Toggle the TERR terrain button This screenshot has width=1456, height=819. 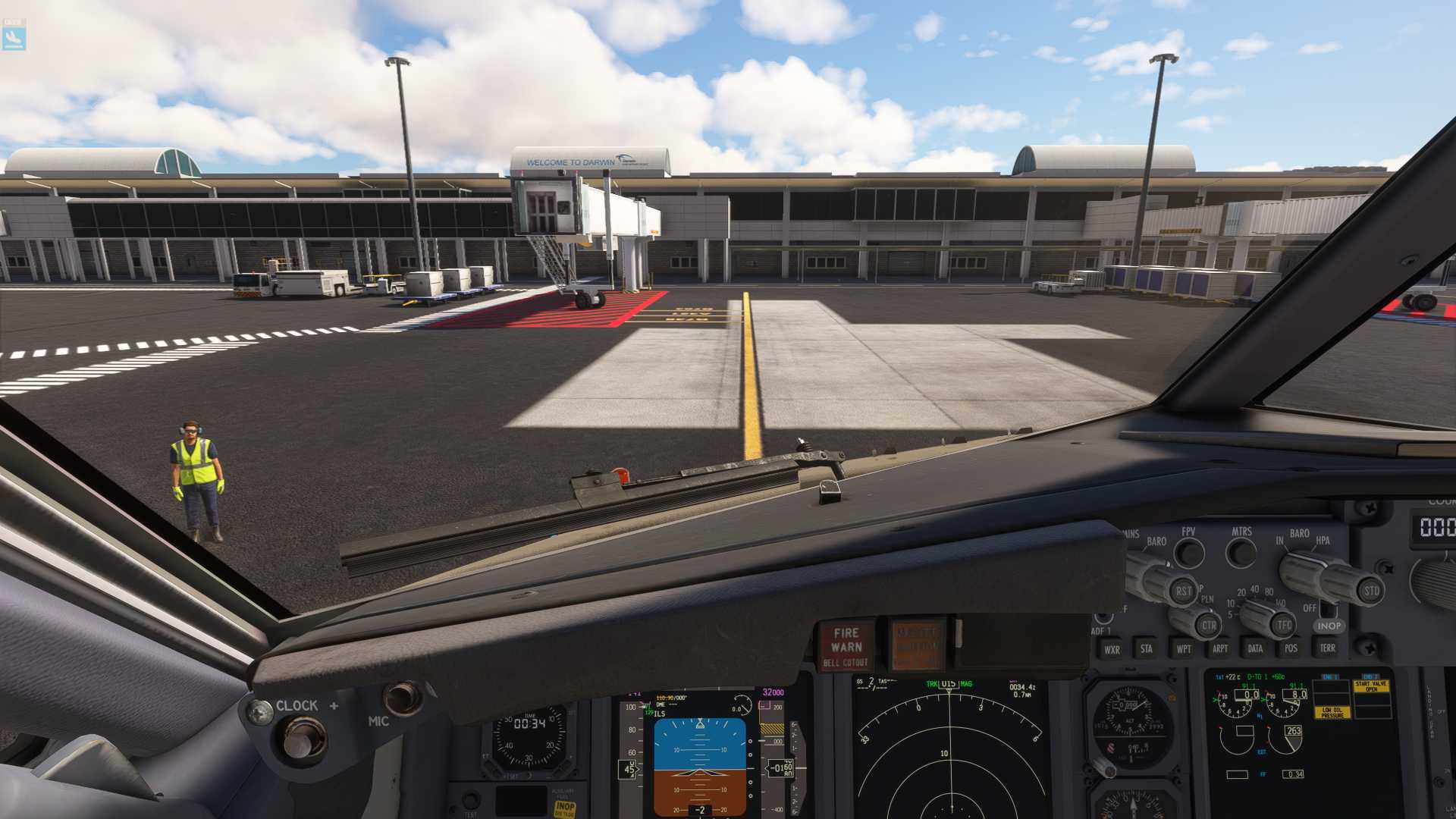(x=1327, y=647)
